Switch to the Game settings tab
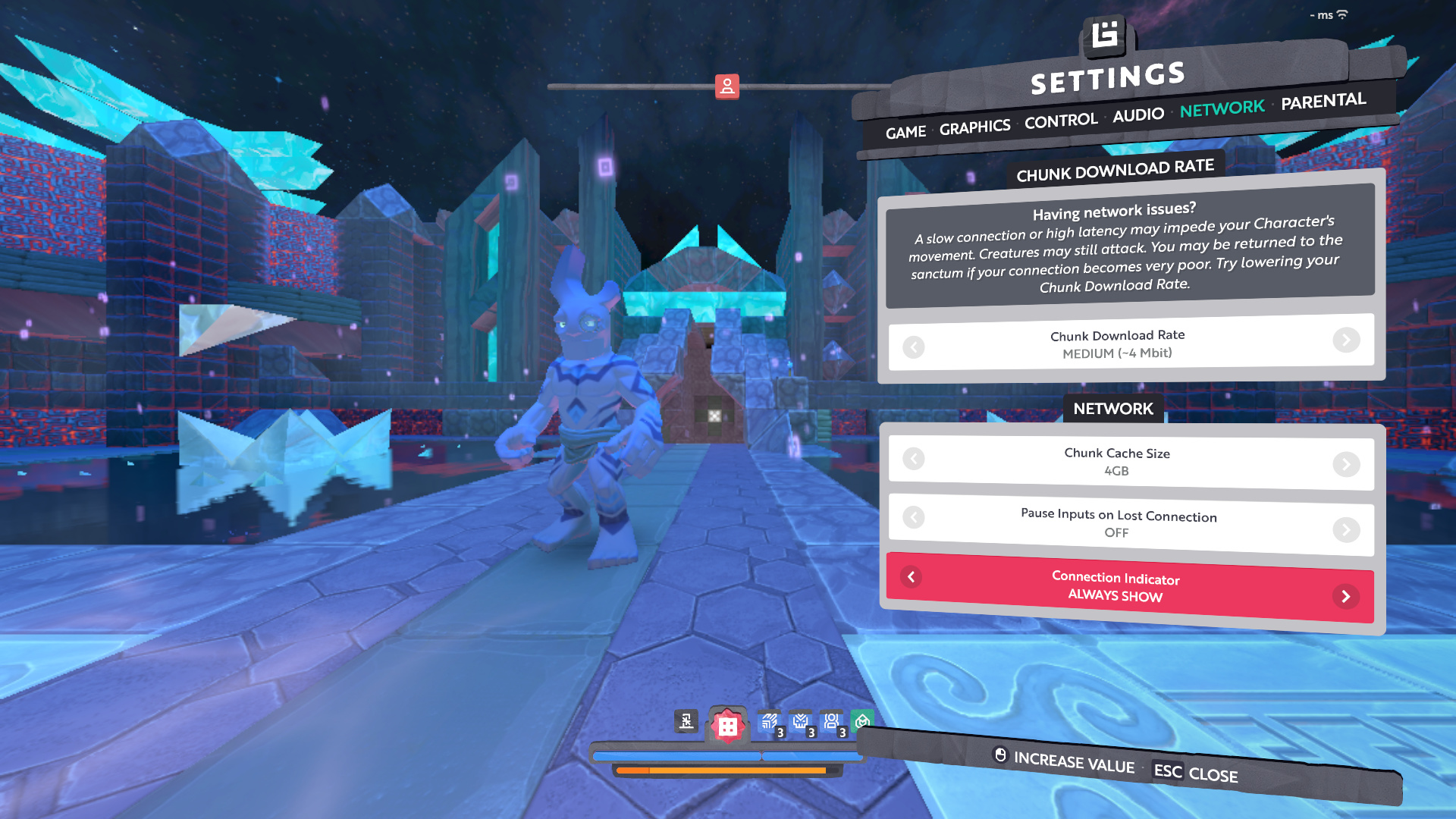1456x819 pixels. pos(905,133)
